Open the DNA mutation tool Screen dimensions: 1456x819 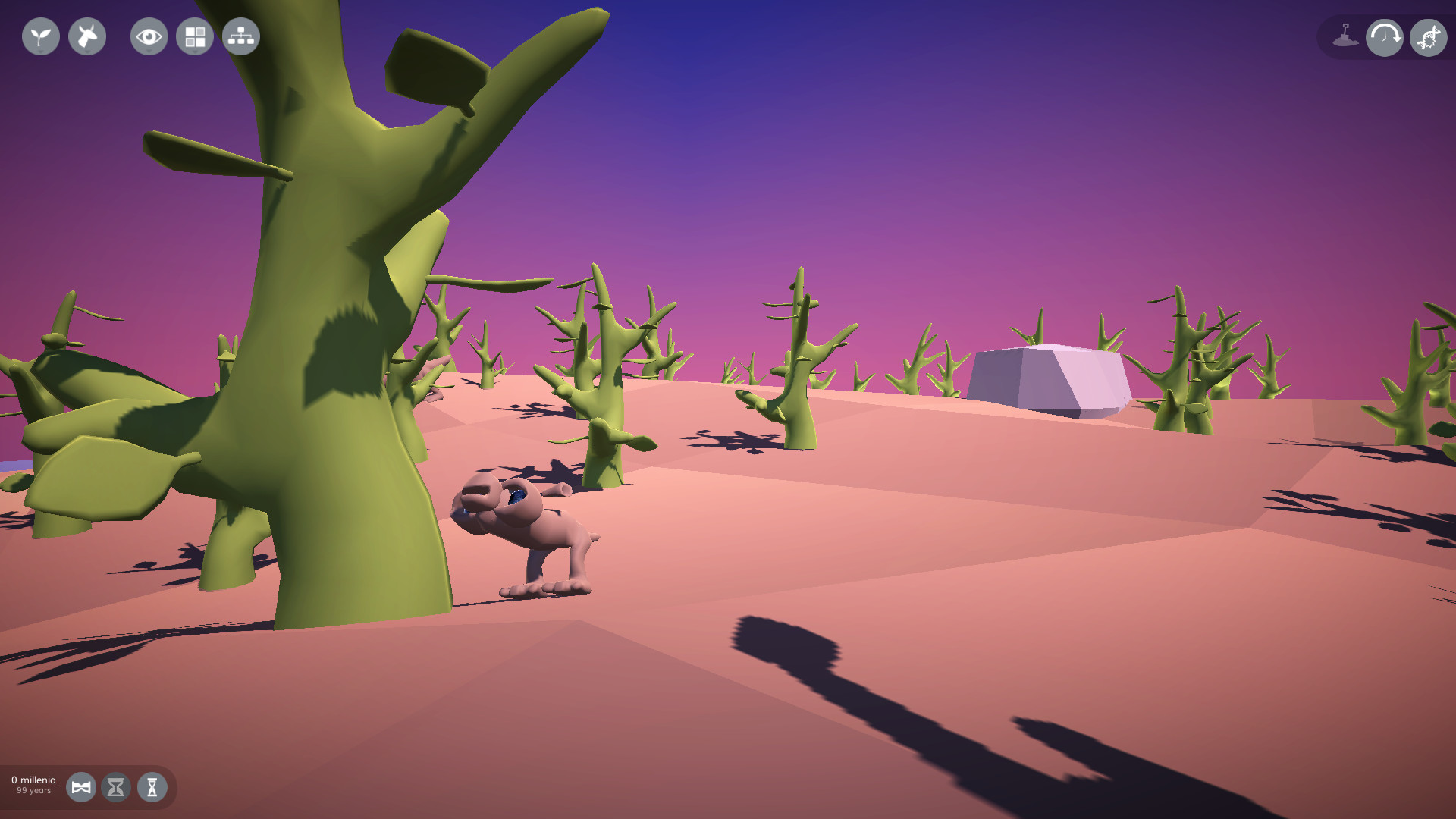pos(1428,36)
